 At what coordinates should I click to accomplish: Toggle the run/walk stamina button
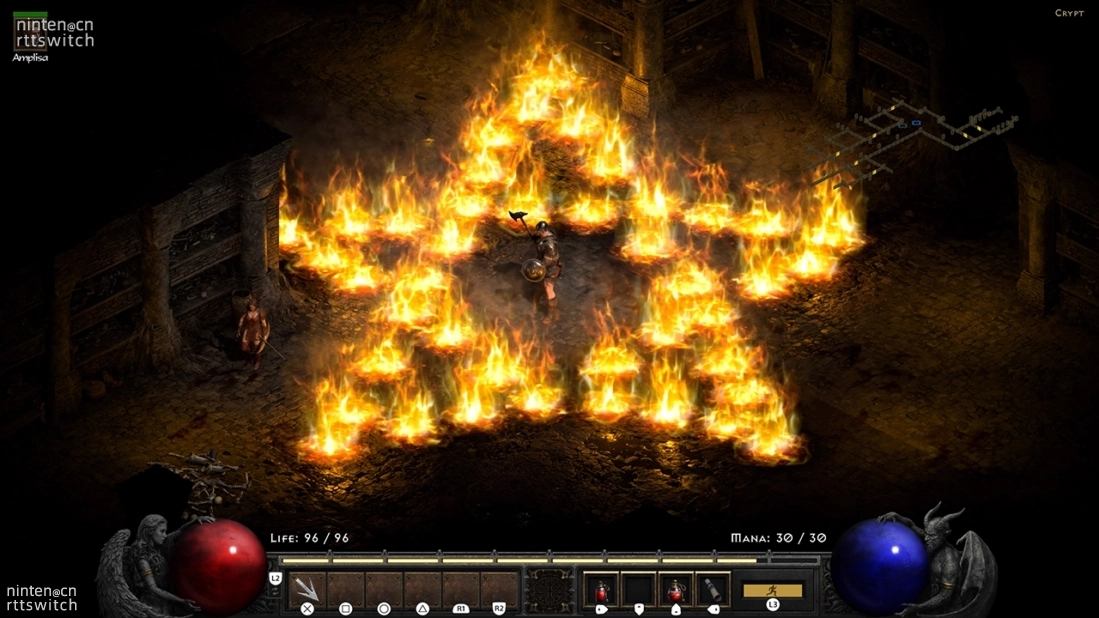tap(772, 590)
